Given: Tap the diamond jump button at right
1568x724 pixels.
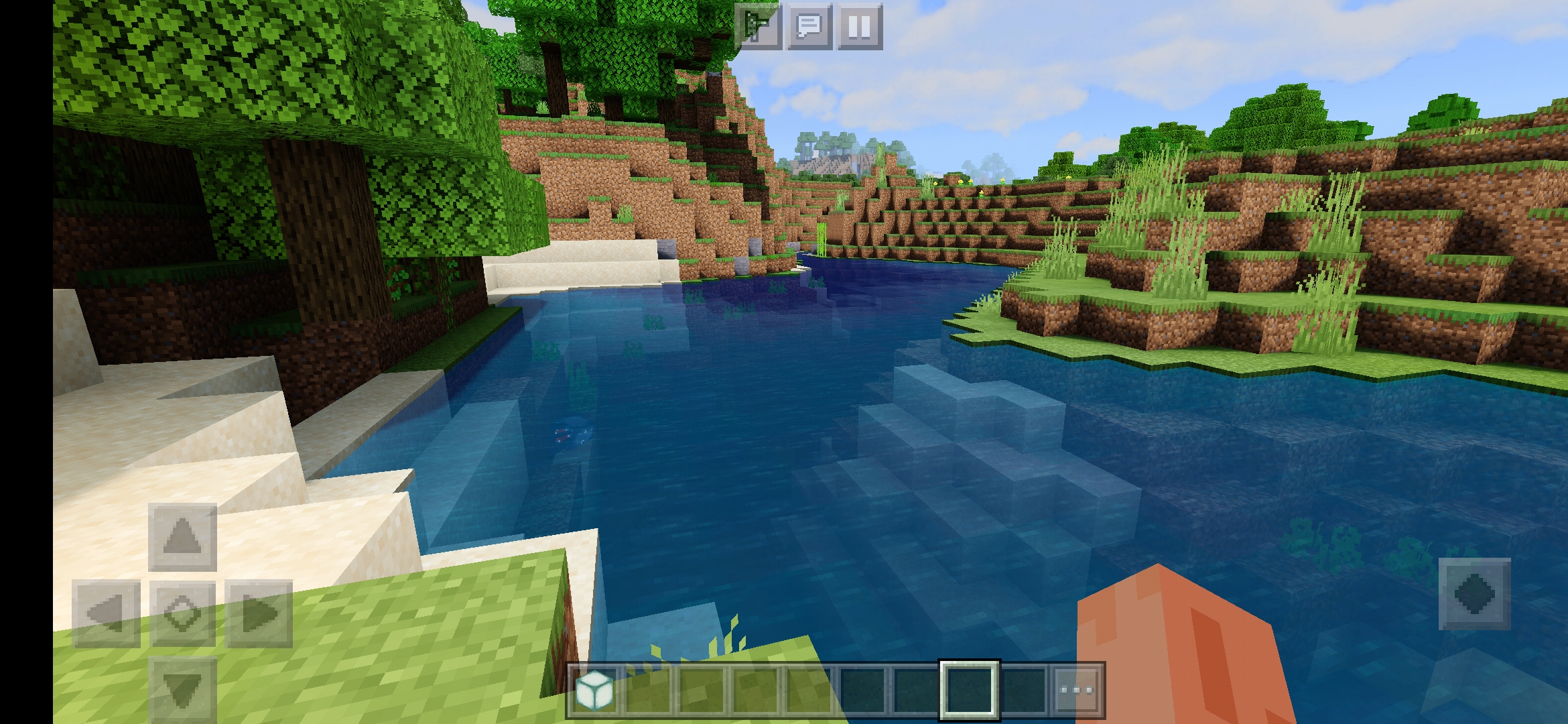Looking at the screenshot, I should [1474, 594].
